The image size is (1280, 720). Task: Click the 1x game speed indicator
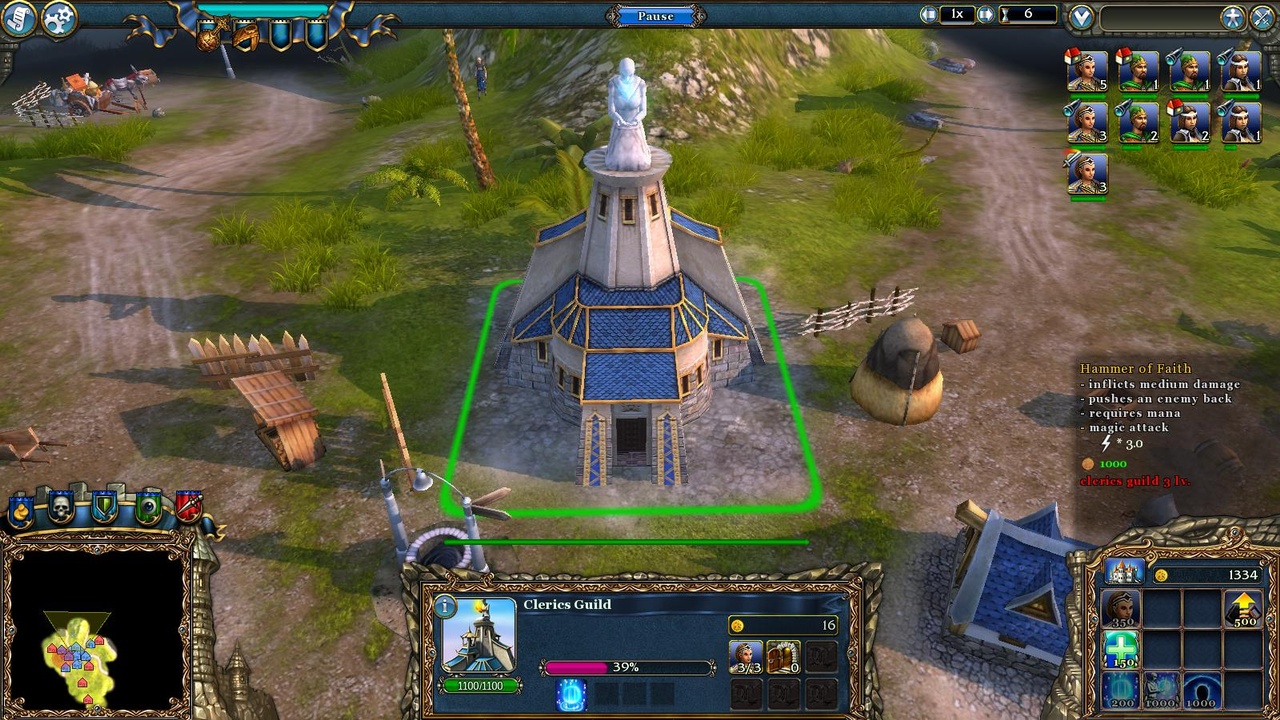click(957, 13)
